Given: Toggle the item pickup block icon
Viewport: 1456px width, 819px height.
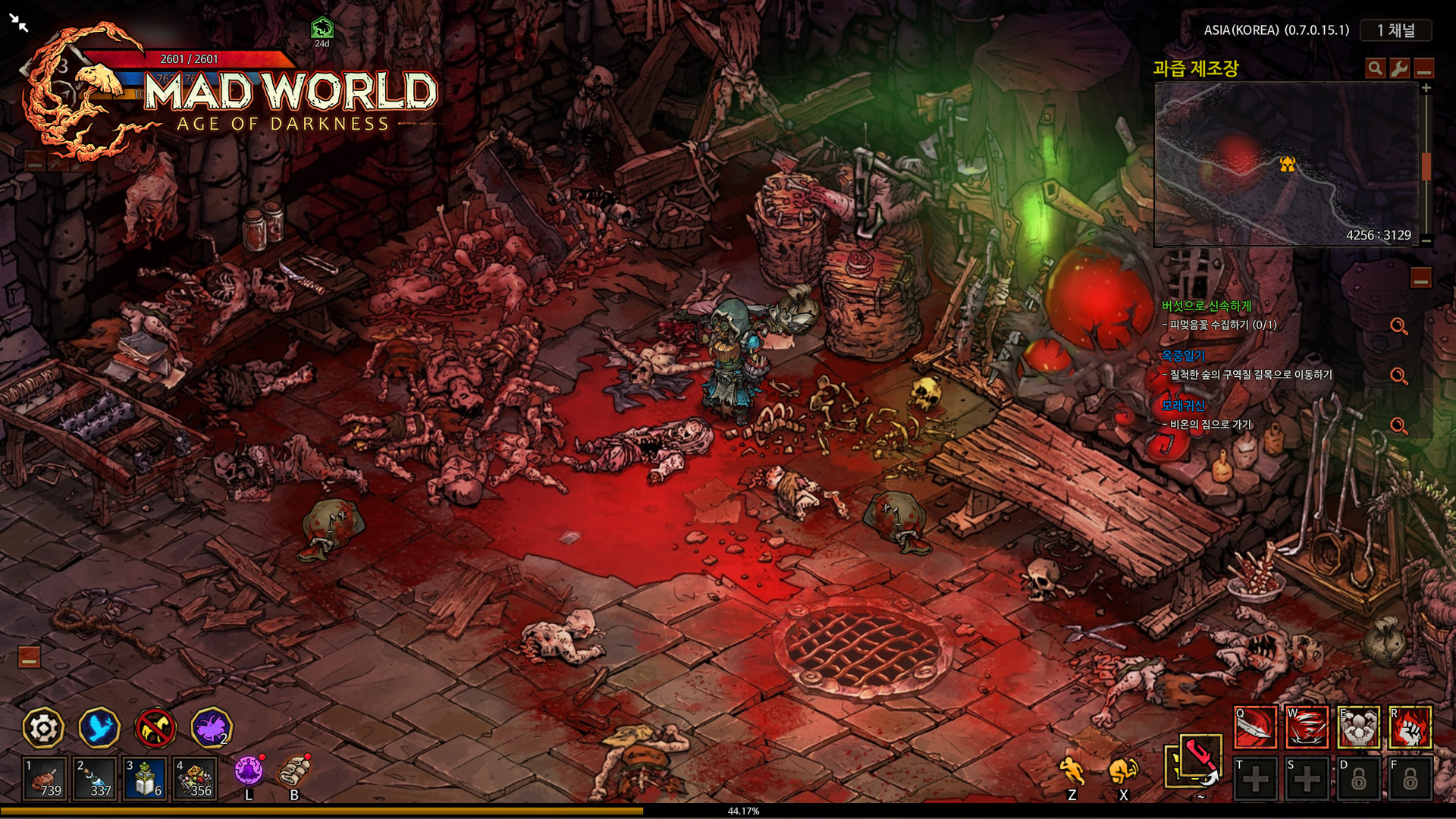Looking at the screenshot, I should coord(155,727).
